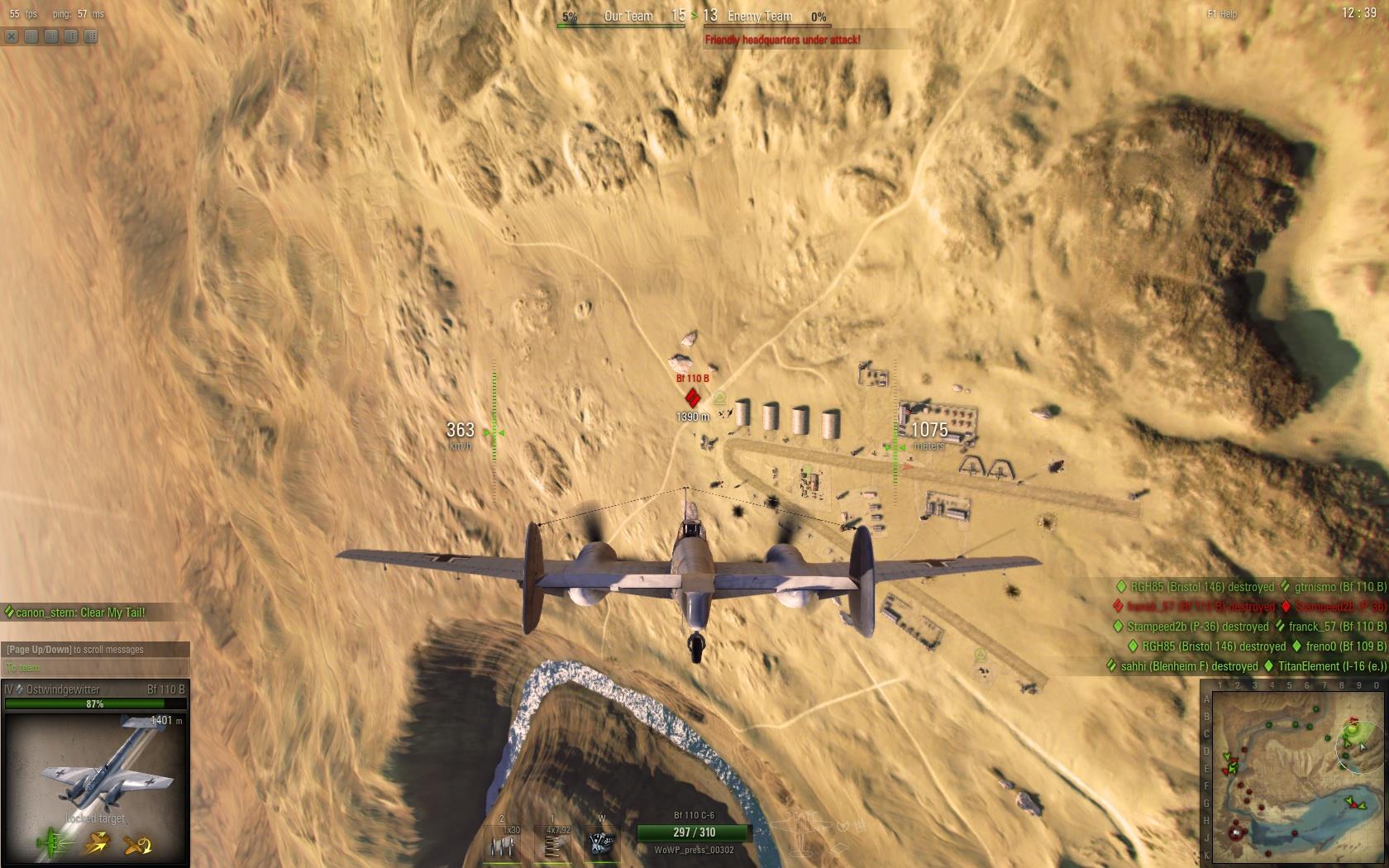
Task: Open the team chat input field
Action: click(x=95, y=668)
